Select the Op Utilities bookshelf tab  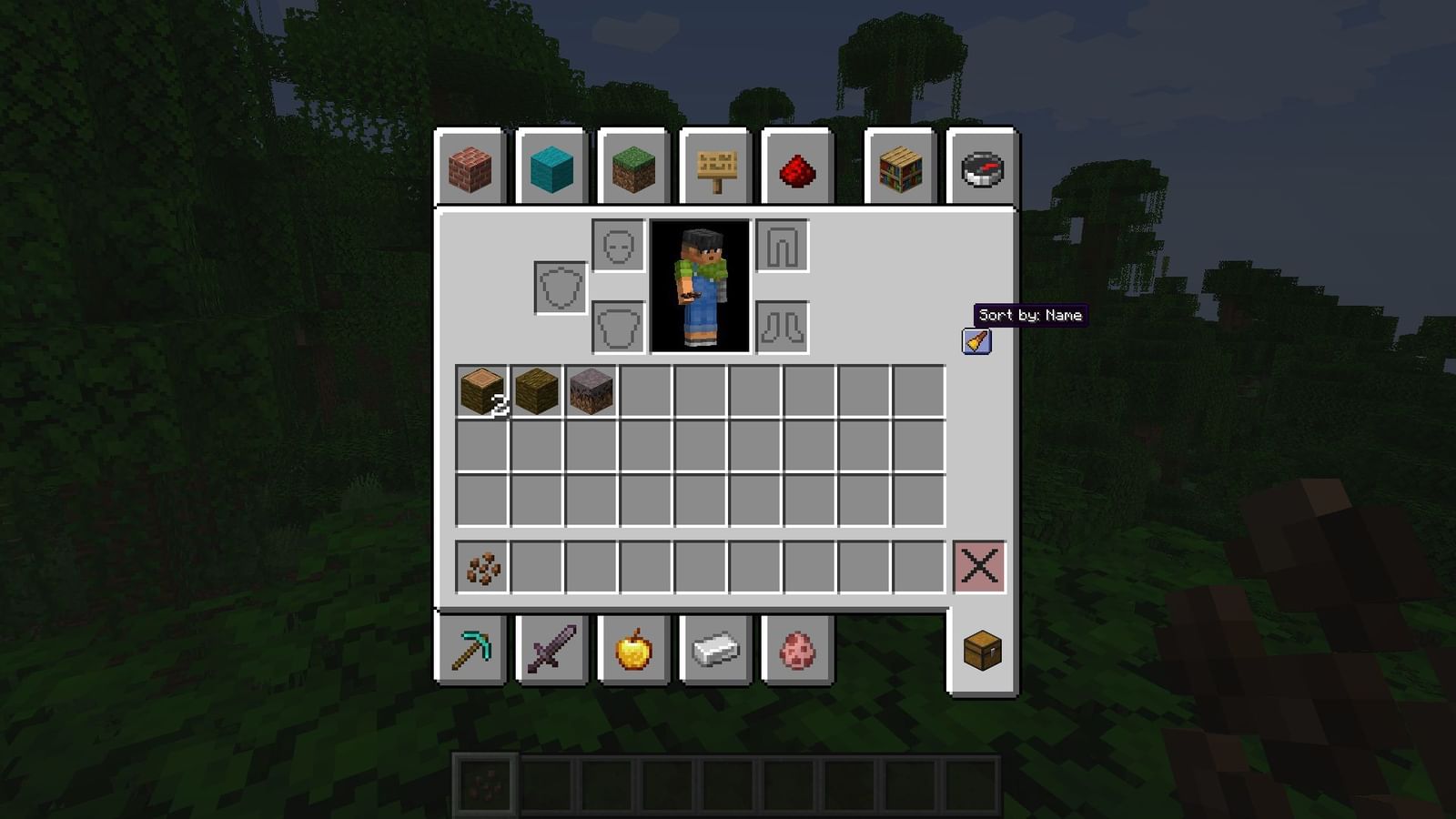coord(901,169)
